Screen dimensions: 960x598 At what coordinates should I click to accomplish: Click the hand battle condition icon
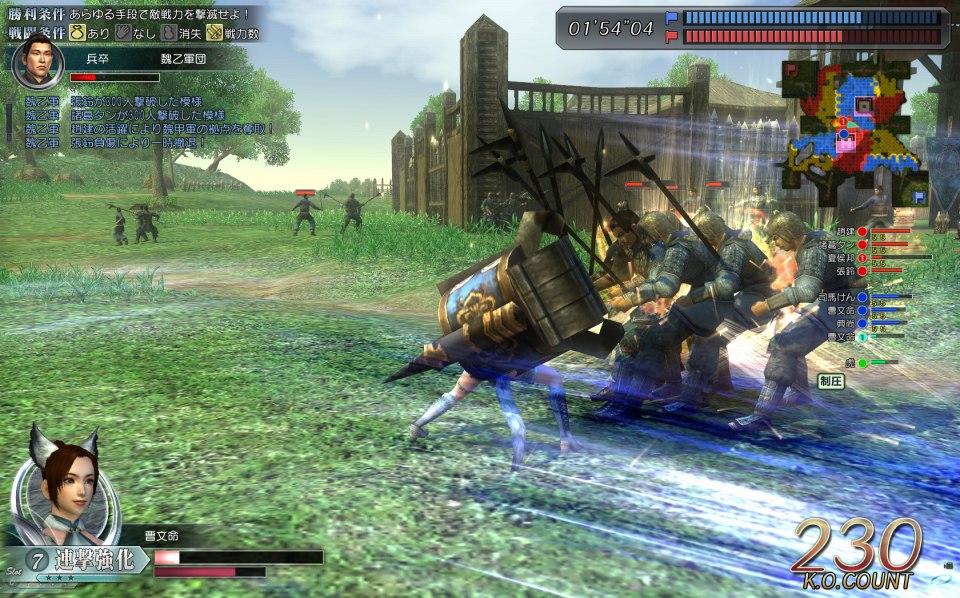[125, 32]
